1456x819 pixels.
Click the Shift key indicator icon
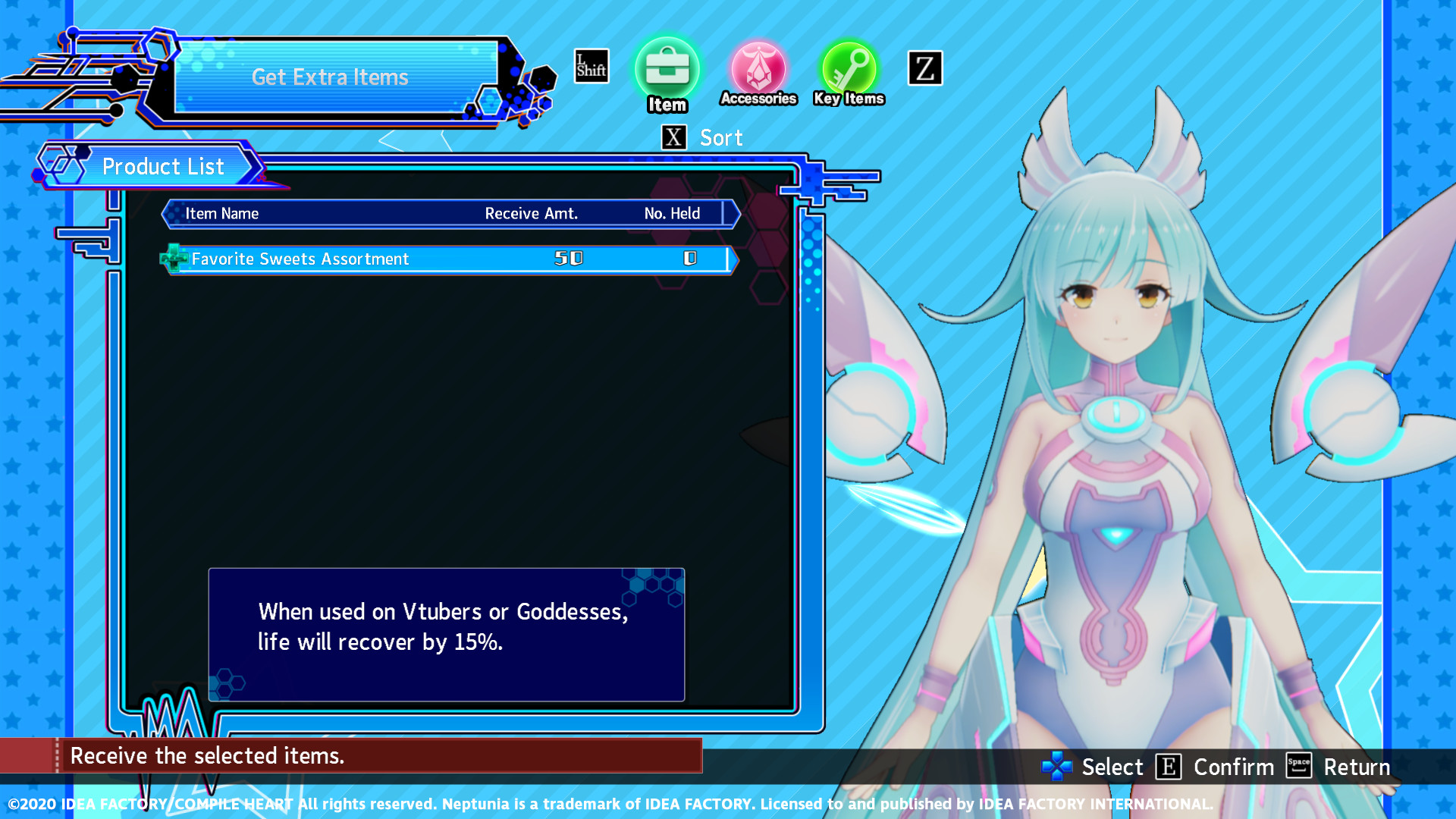tap(591, 66)
